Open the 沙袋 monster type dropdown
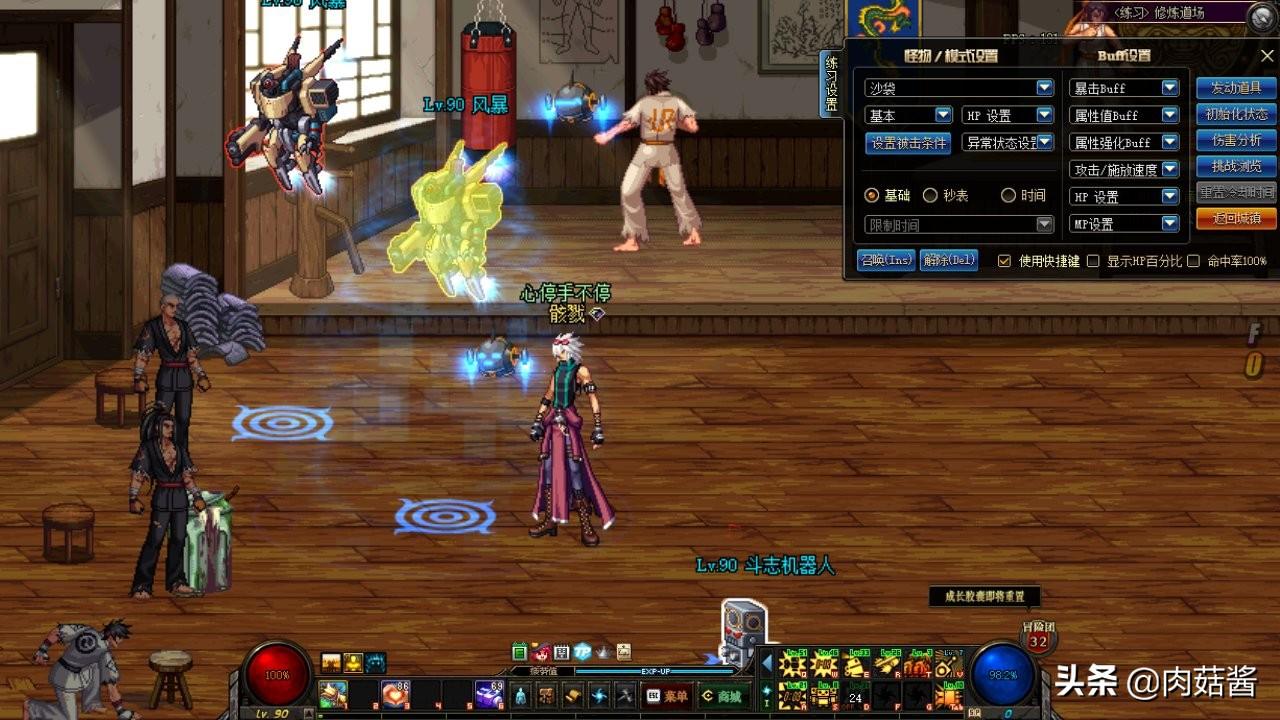1280x720 pixels. [x=958, y=88]
